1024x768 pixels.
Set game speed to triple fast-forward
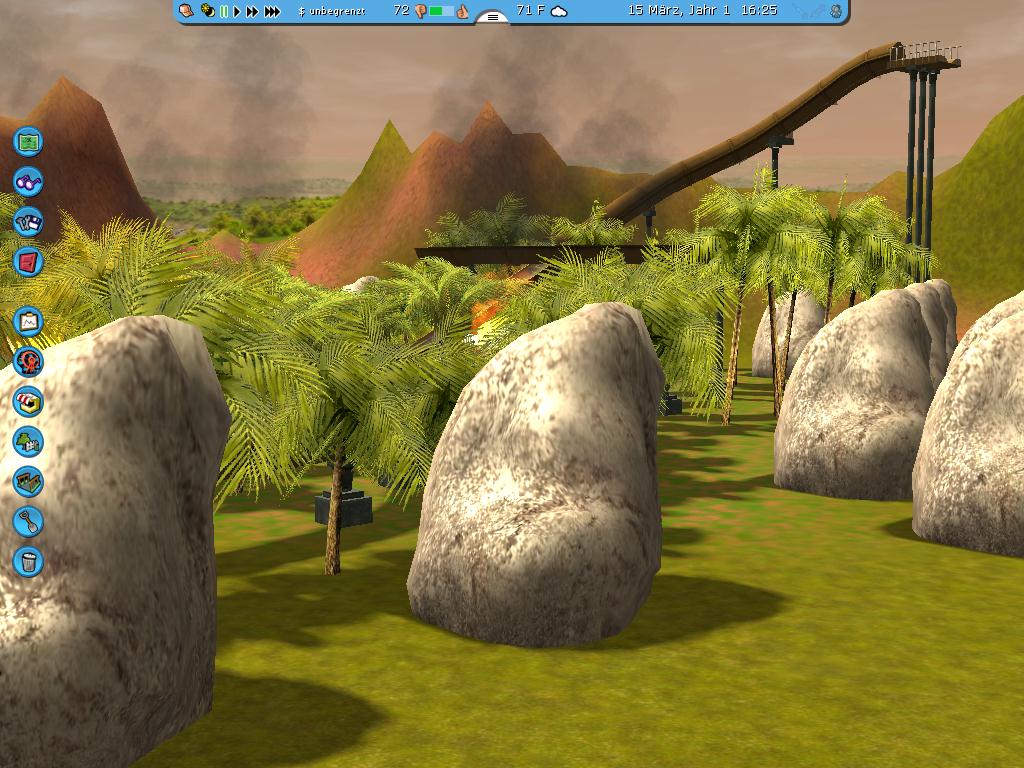point(271,12)
